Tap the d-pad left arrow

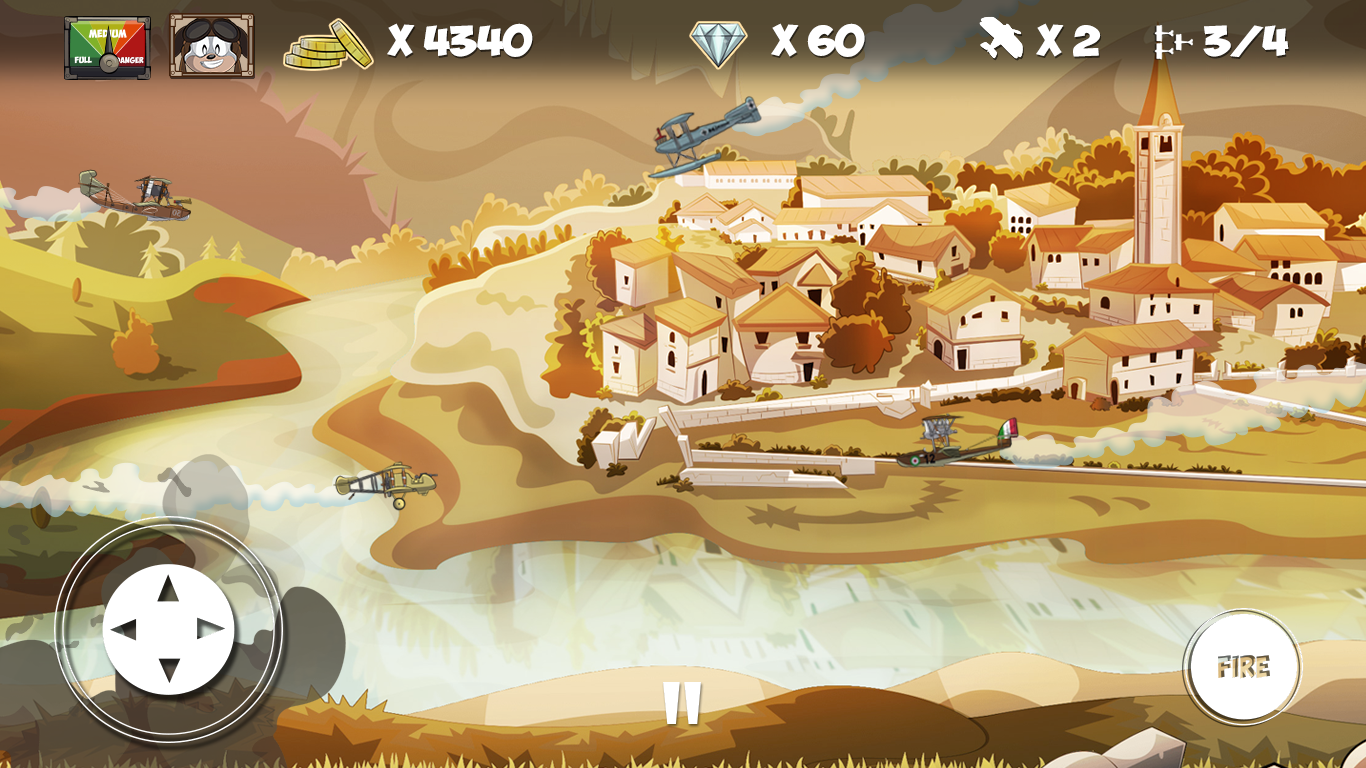click(x=124, y=630)
